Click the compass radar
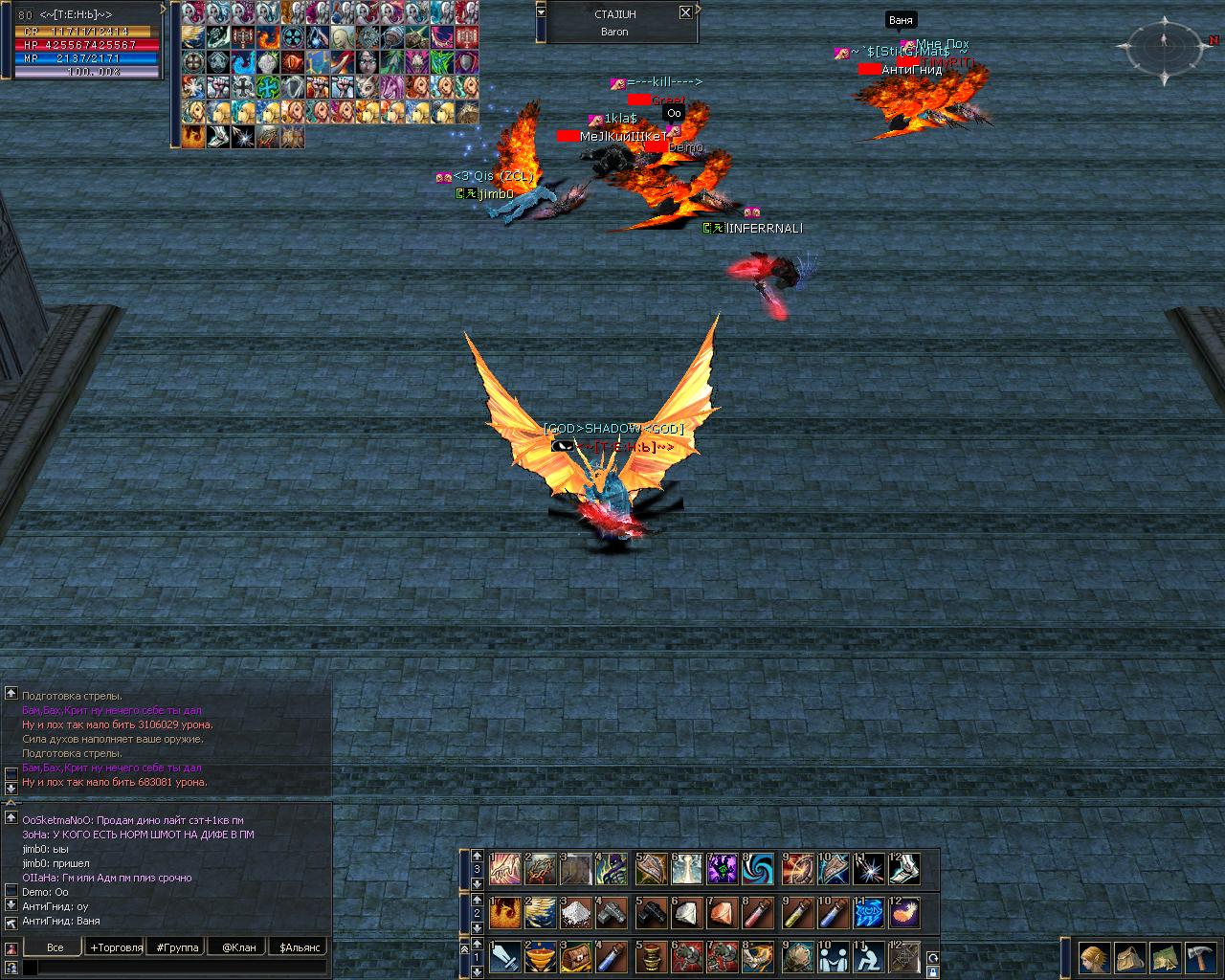This screenshot has height=980, width=1225. (x=1165, y=46)
